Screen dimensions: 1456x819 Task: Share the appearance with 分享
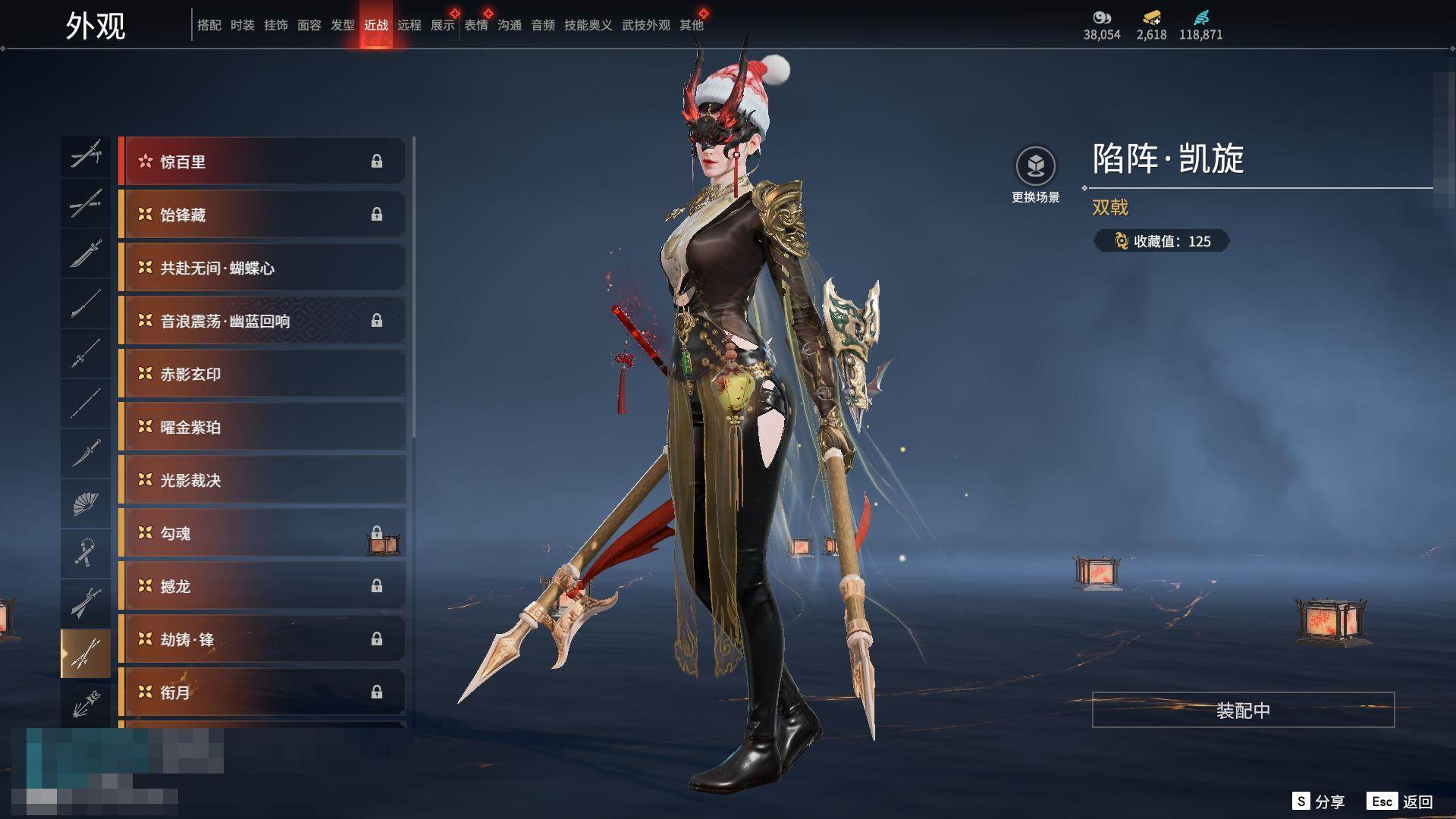pyautogui.click(x=1319, y=802)
